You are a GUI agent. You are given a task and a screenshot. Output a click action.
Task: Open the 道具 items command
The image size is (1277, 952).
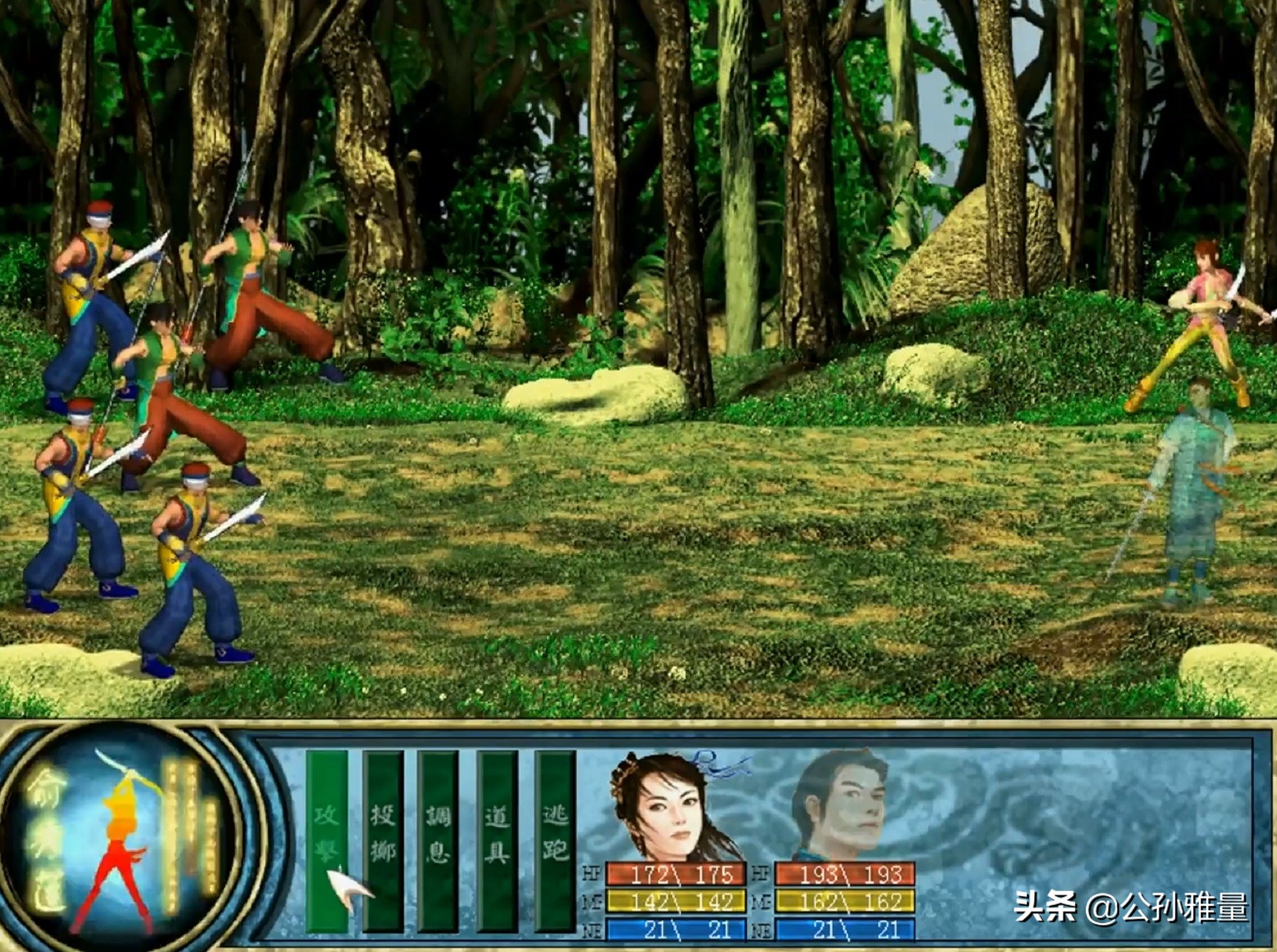click(497, 838)
